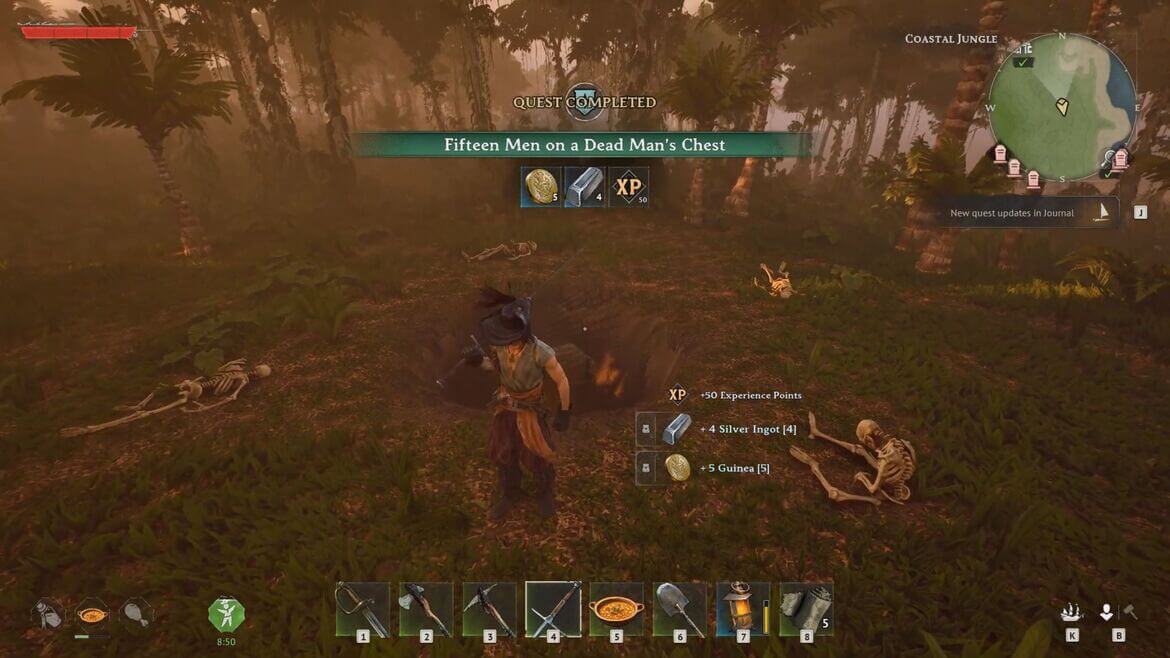Click the empty drumstick food slot icon
This screenshot has height=658, width=1170.
click(x=136, y=613)
